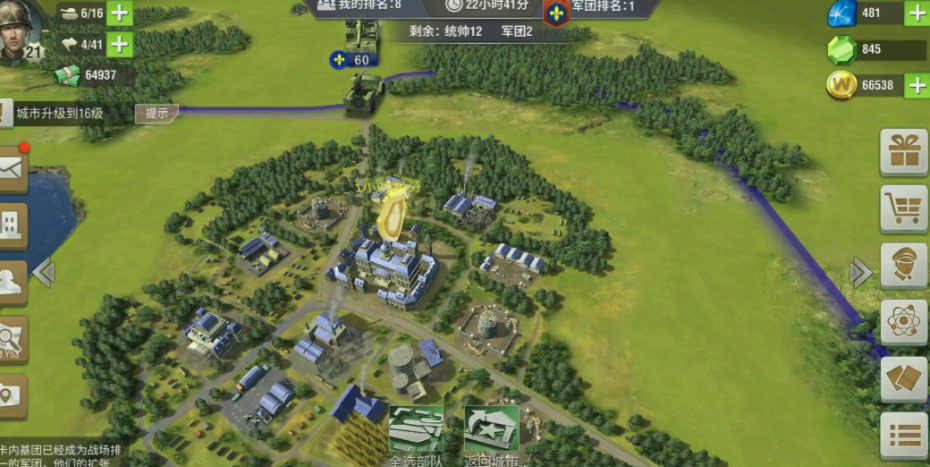This screenshot has width=930, height=467.
Task: Click the right double-arrow navigation
Action: point(860,272)
